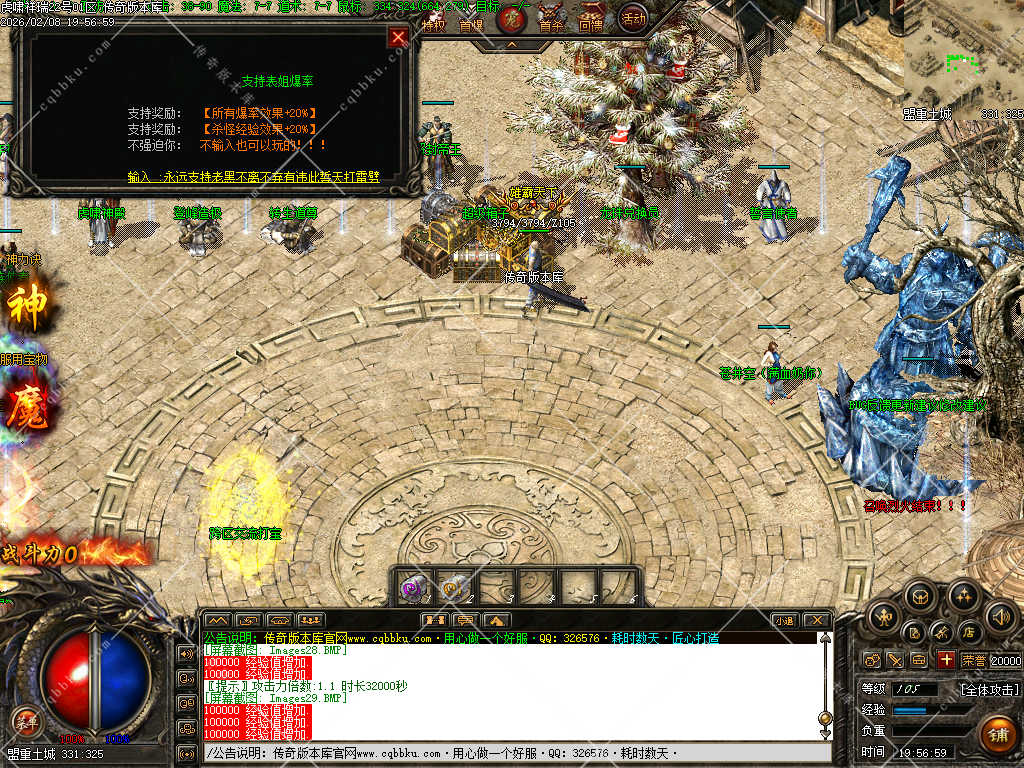Open the bag inventory chest icon
The image size is (1024, 768).
tap(920, 597)
